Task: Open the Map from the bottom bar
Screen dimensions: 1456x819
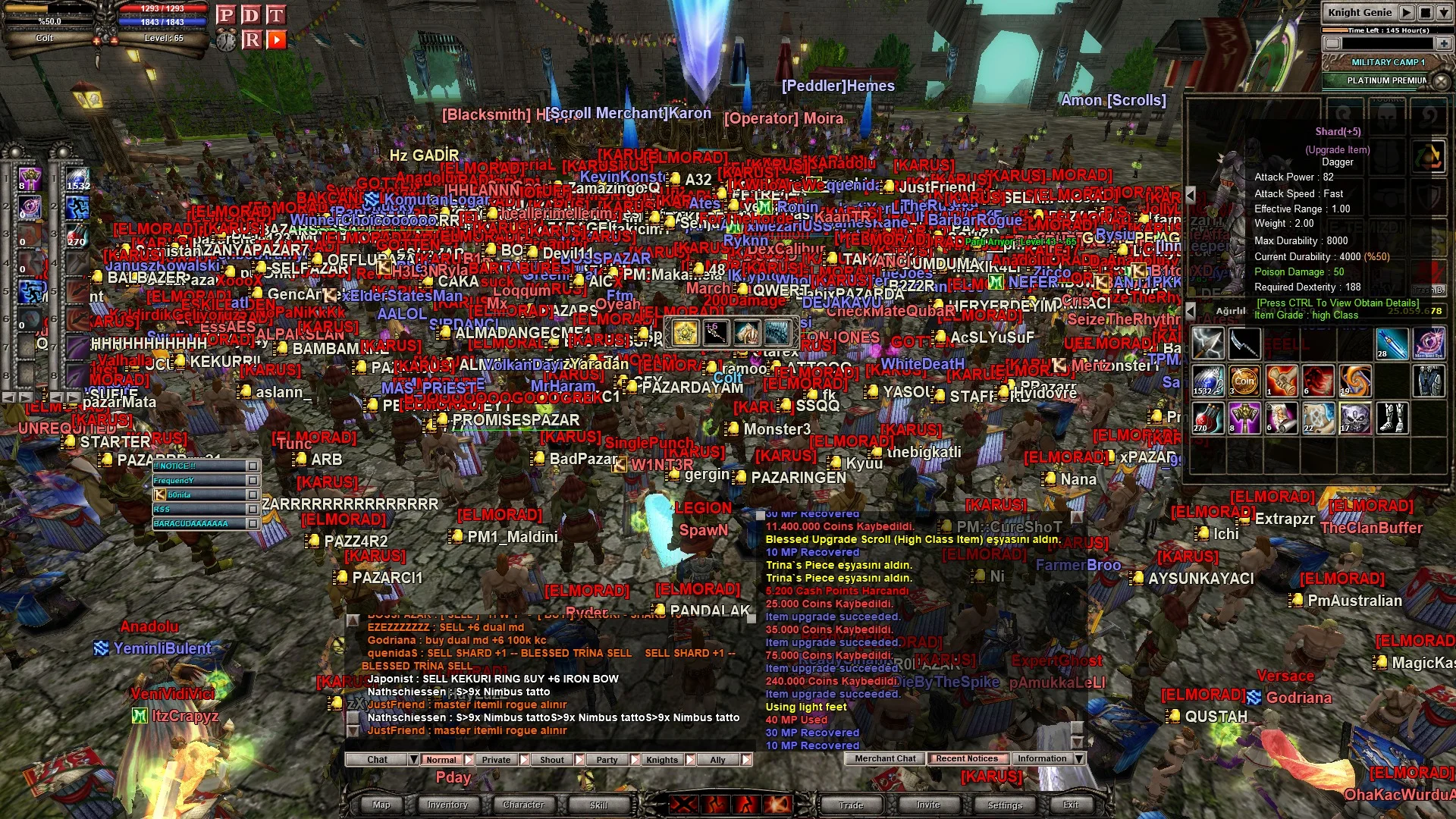Action: (381, 805)
